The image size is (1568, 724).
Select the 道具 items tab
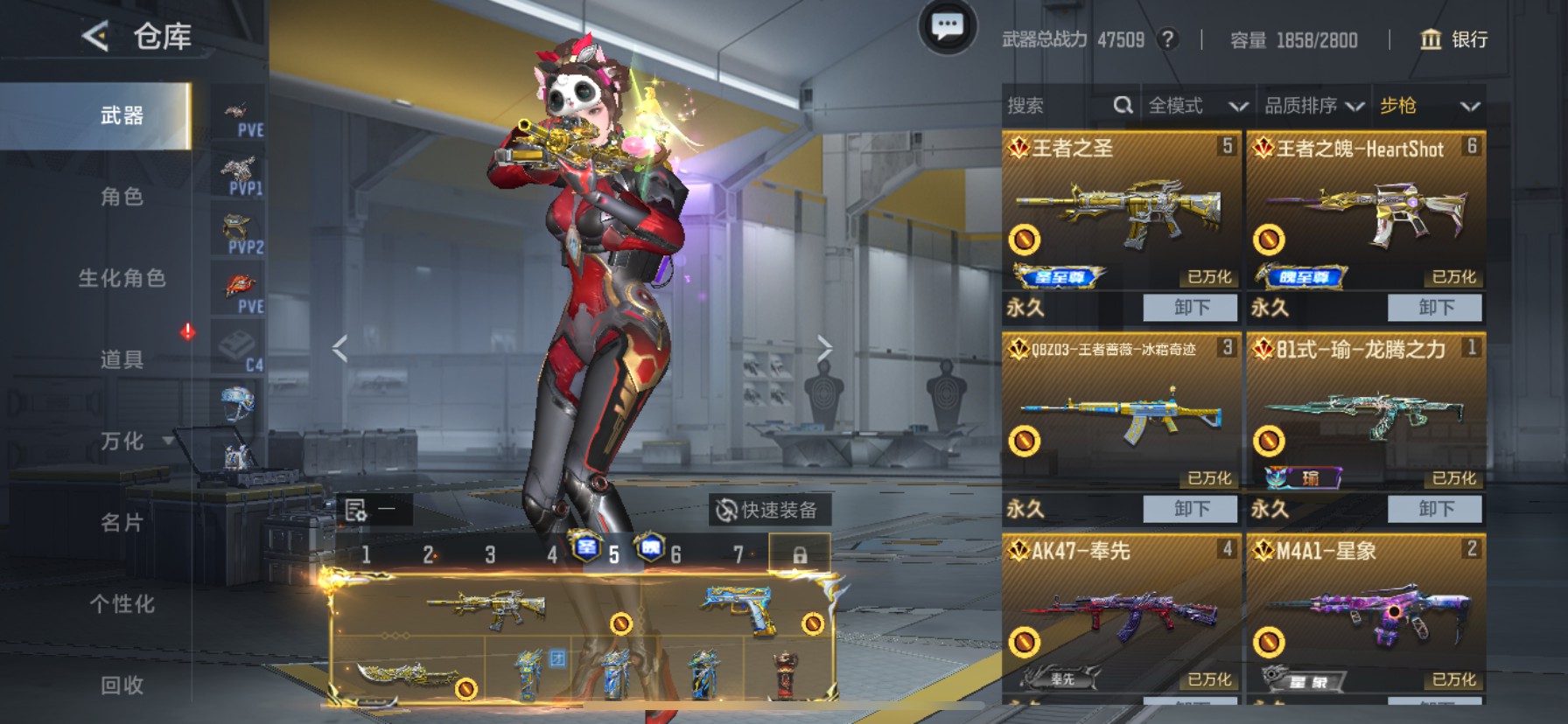[122, 359]
